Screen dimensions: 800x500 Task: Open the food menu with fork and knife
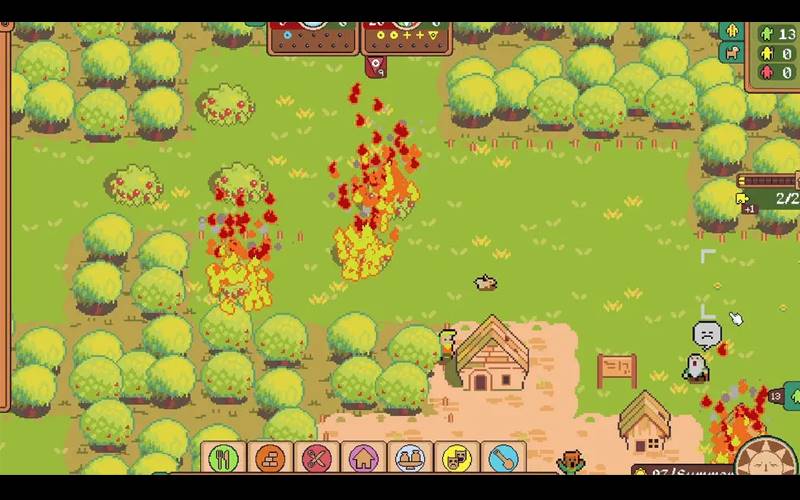pos(224,458)
